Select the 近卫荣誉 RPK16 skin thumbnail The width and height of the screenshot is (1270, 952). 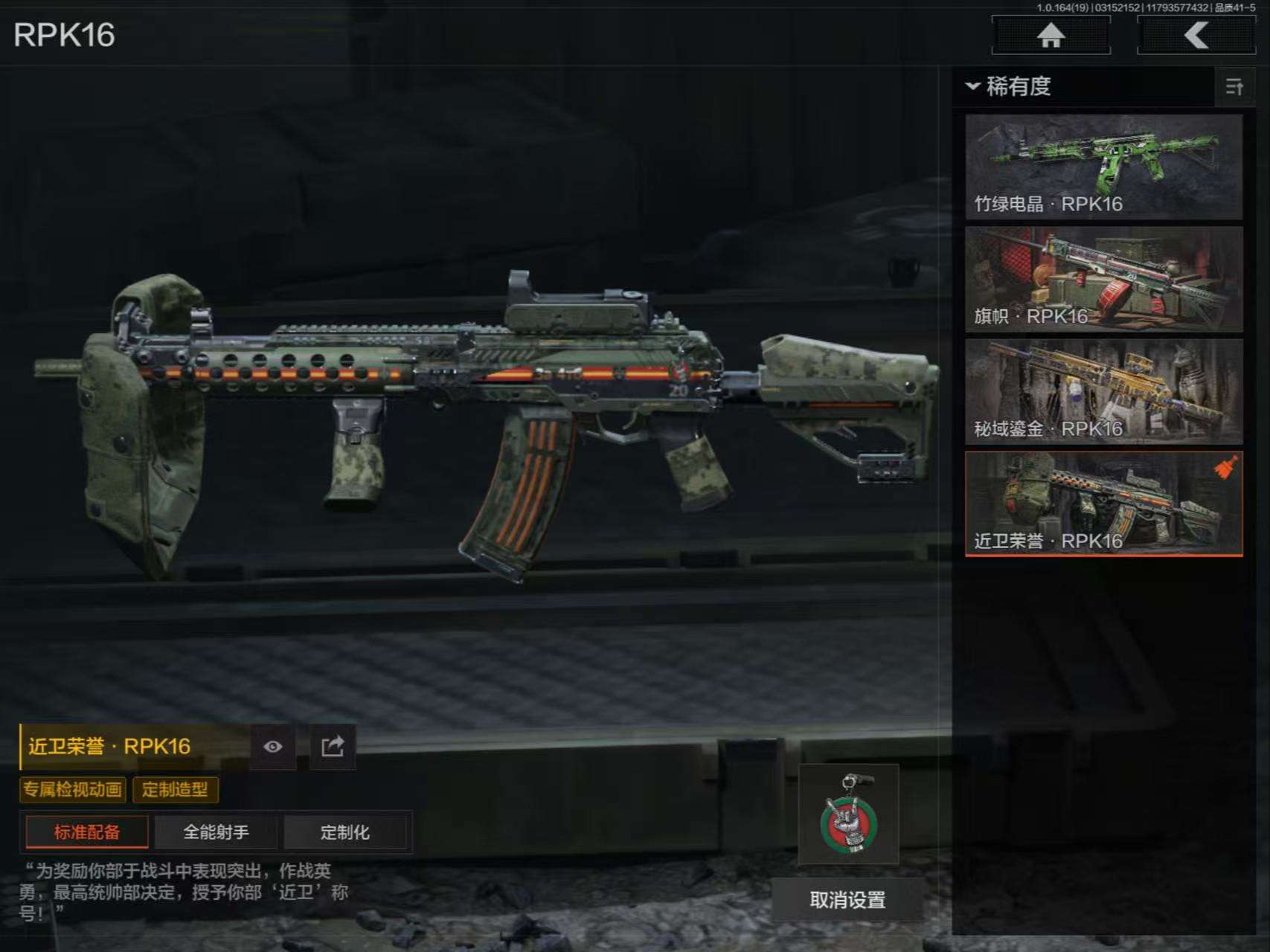point(1103,504)
